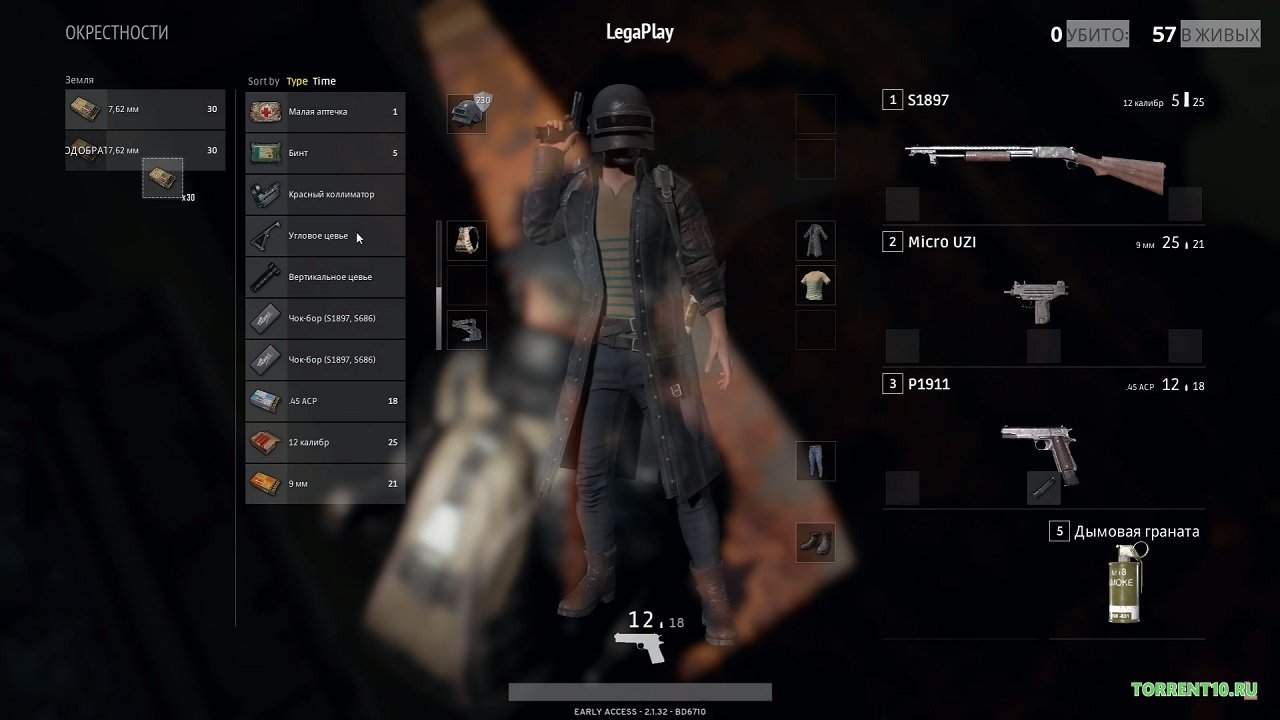Click the striped shirt clothing slot
The image size is (1280, 720).
tap(815, 284)
